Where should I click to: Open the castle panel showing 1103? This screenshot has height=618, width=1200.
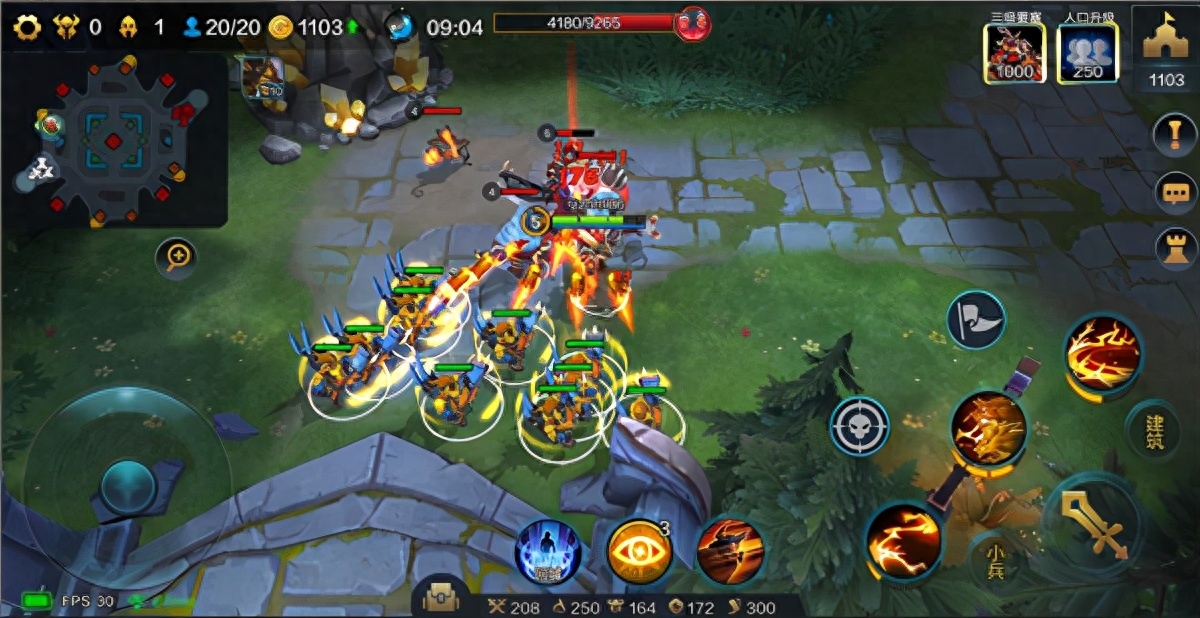pyautogui.click(x=1166, y=50)
